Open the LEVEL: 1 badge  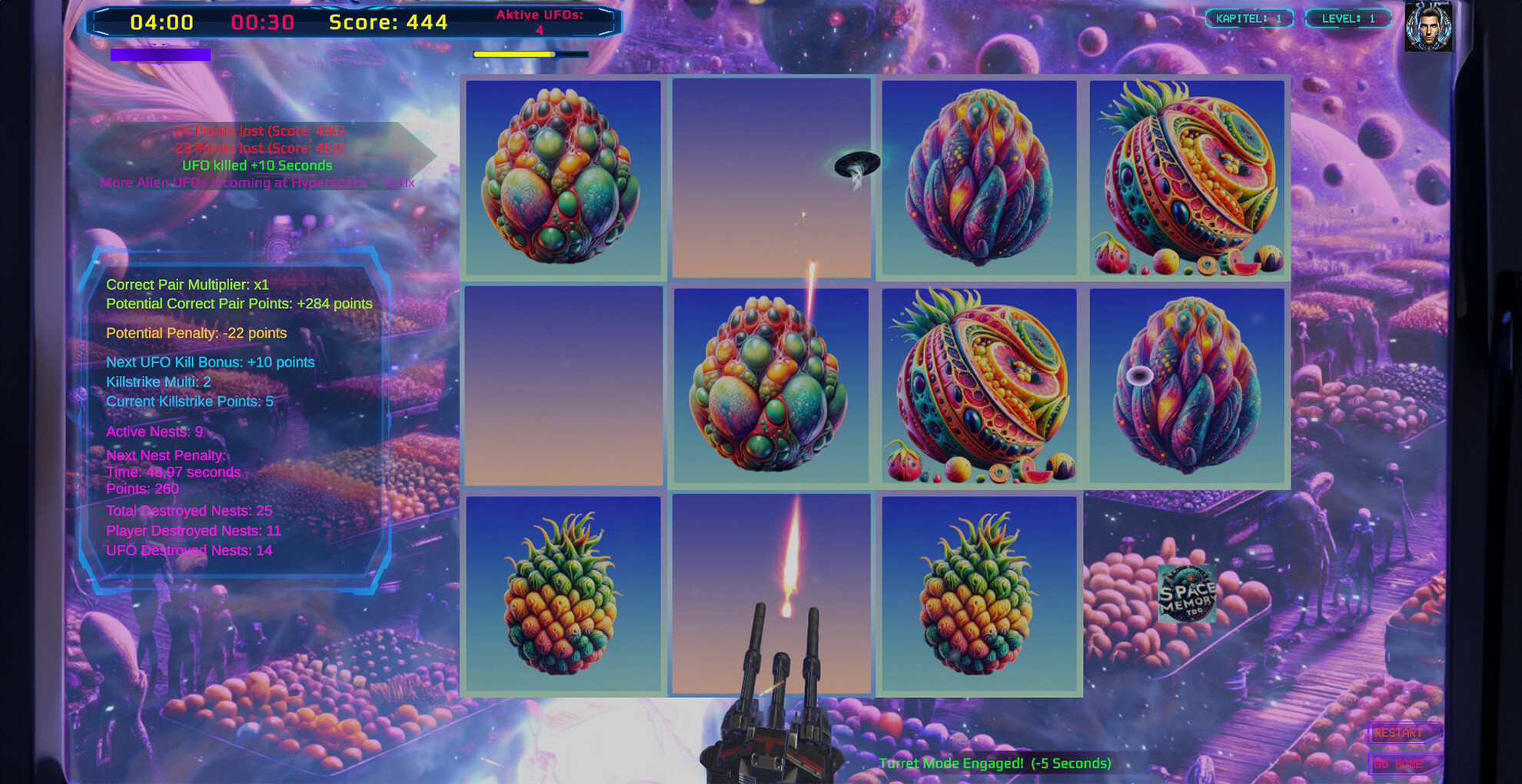coord(1348,18)
